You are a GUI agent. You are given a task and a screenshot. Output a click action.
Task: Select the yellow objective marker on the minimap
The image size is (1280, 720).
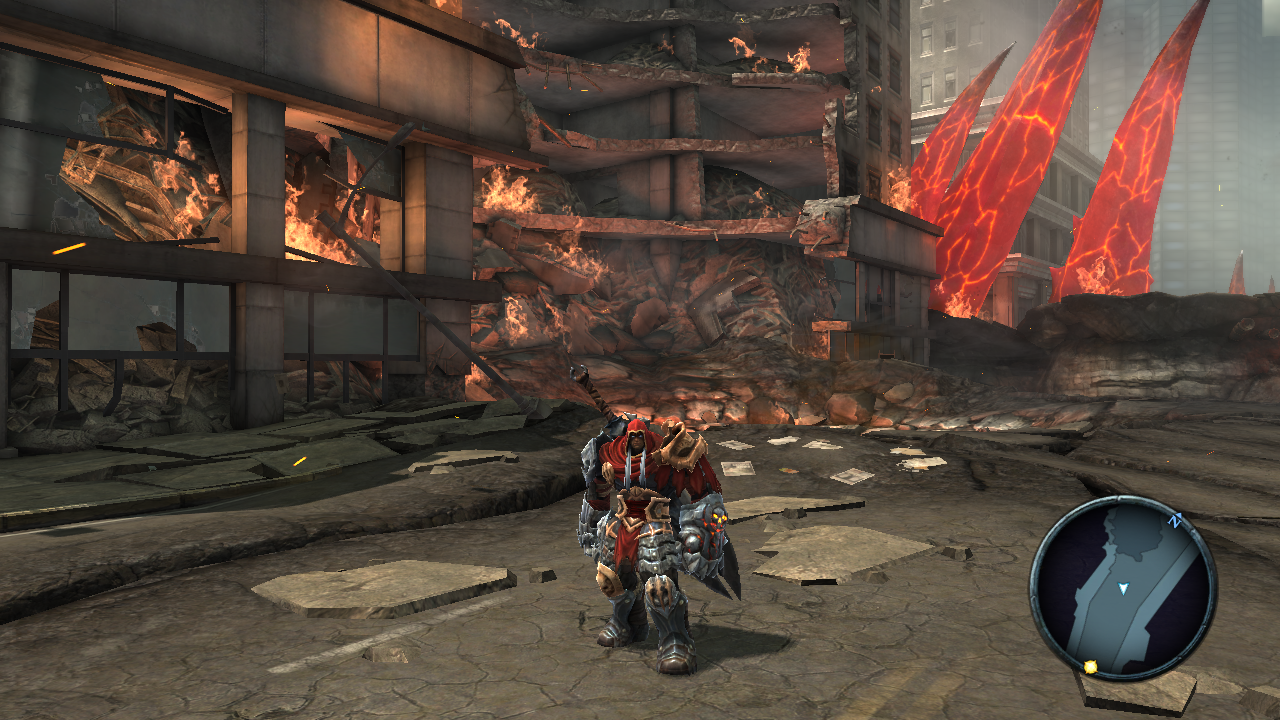point(1090,666)
